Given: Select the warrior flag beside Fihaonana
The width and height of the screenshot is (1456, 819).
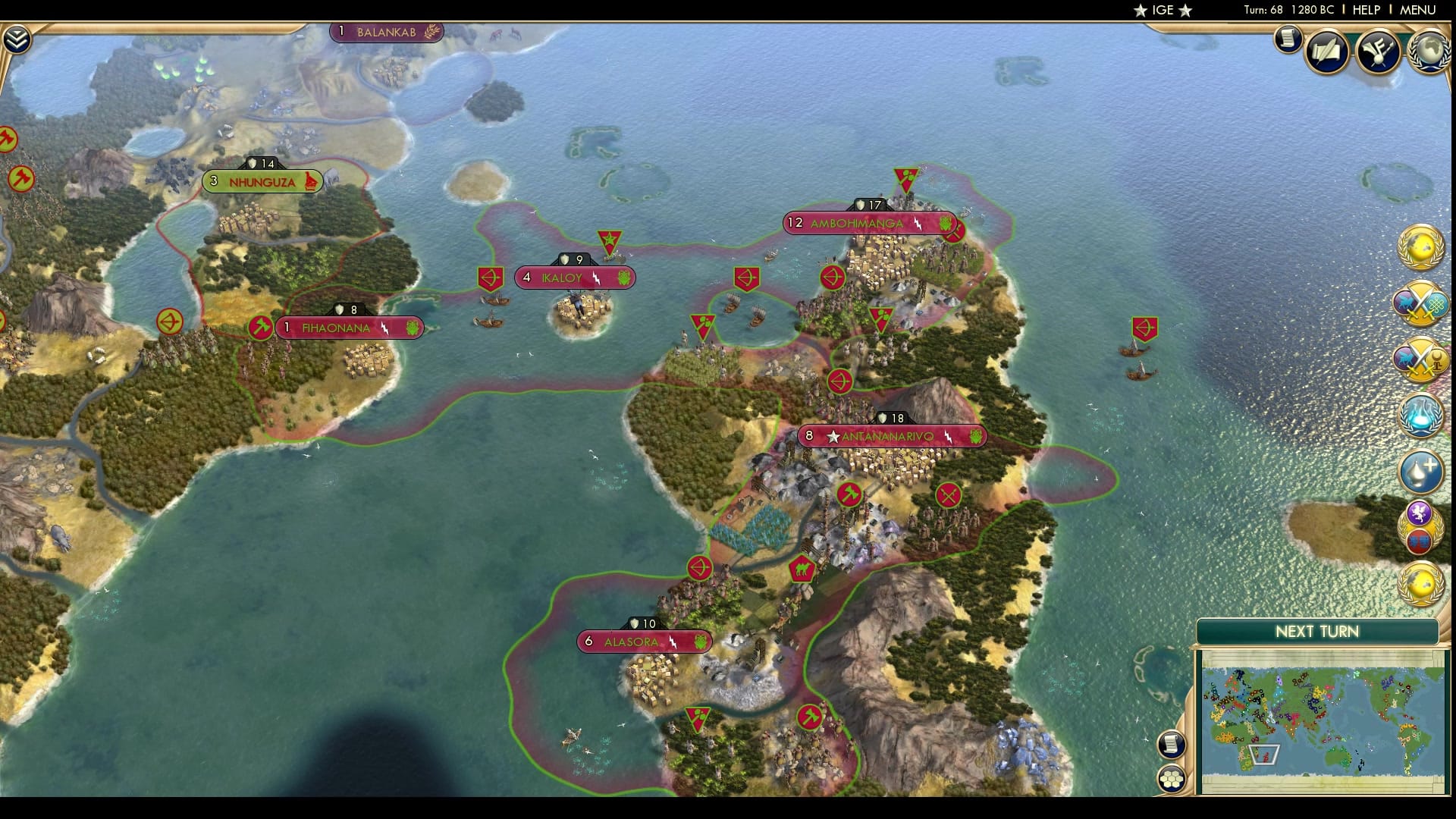Looking at the screenshot, I should tap(262, 328).
